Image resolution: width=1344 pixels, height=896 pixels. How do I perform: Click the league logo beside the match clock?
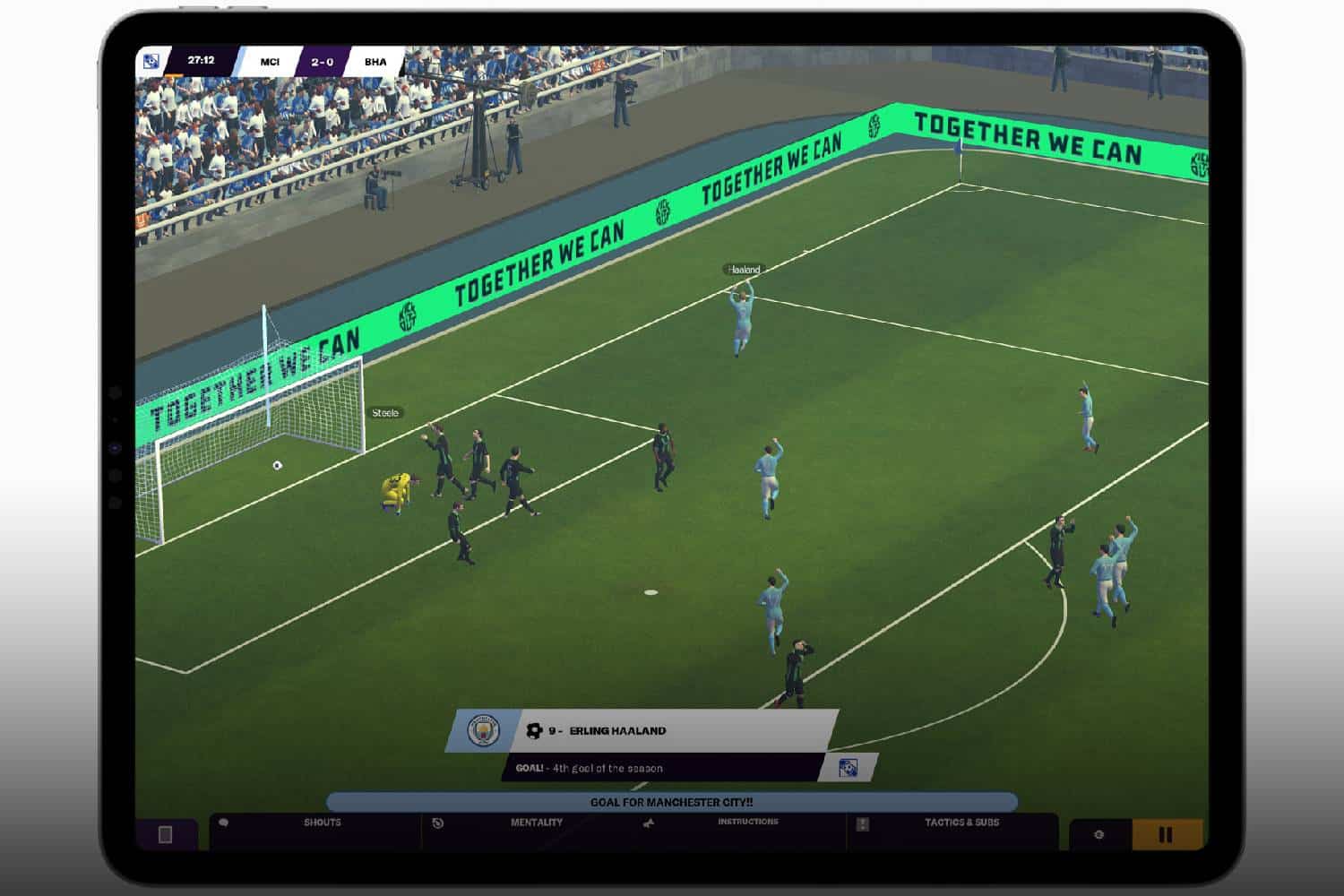coord(151,62)
